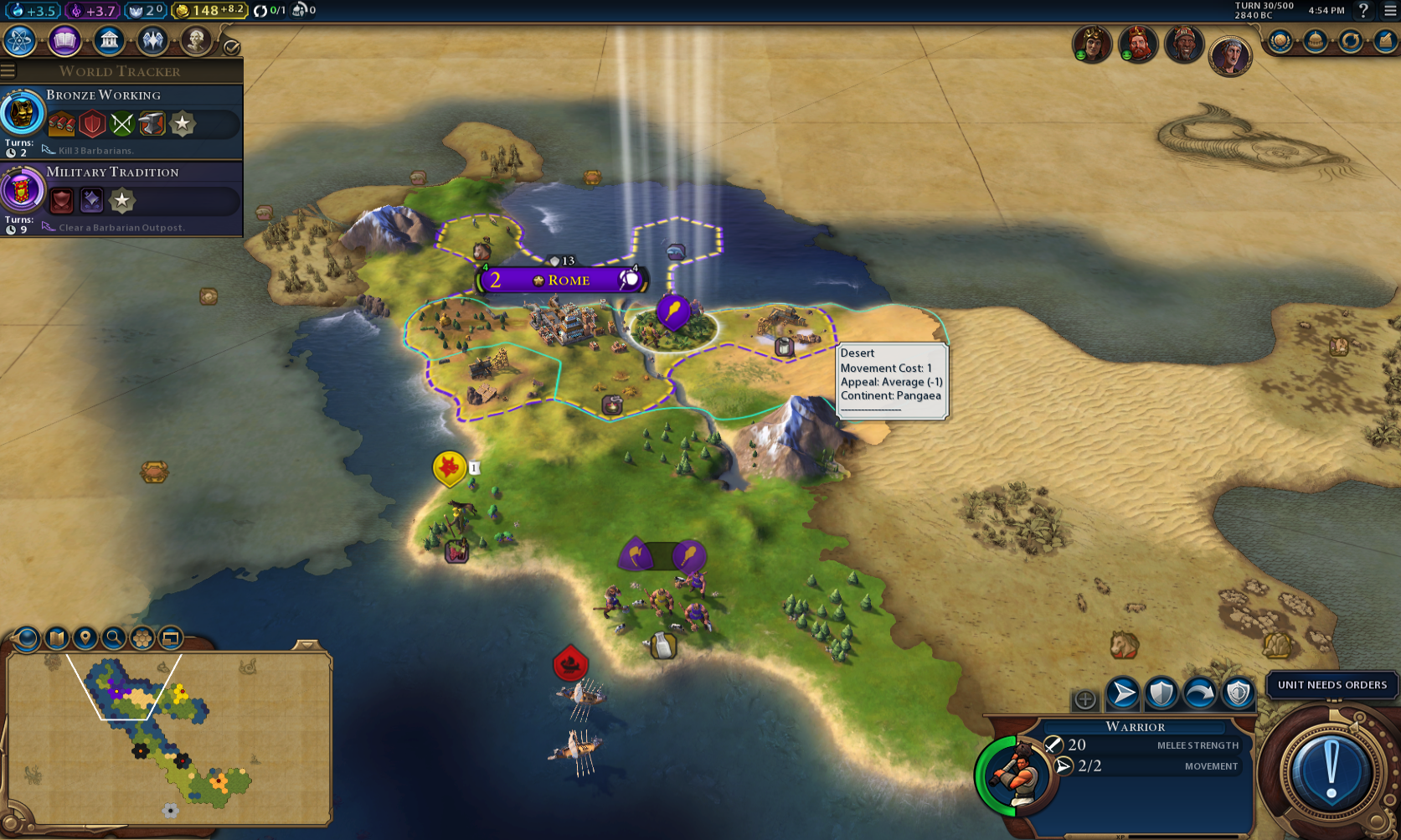Skip the Warrior's turn with curved arrow
This screenshot has width=1401, height=840.
pos(1201,693)
